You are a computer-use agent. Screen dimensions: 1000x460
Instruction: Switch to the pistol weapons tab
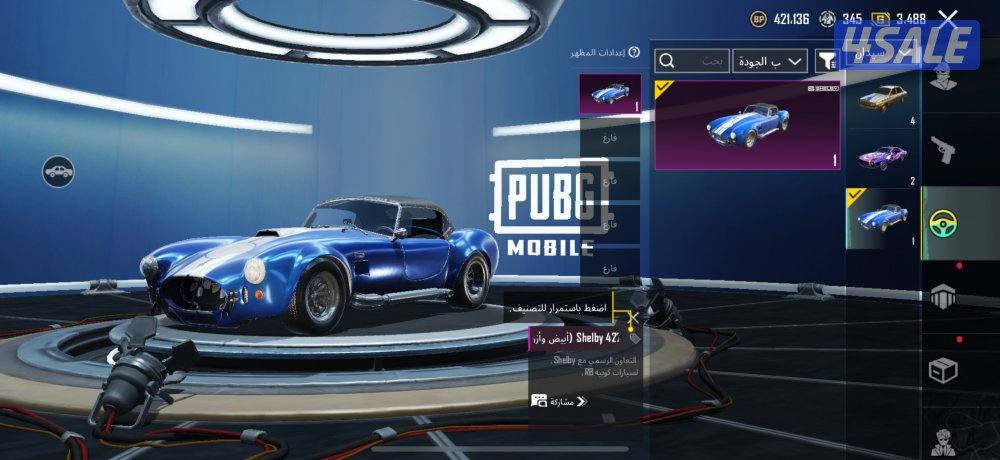pos(943,149)
